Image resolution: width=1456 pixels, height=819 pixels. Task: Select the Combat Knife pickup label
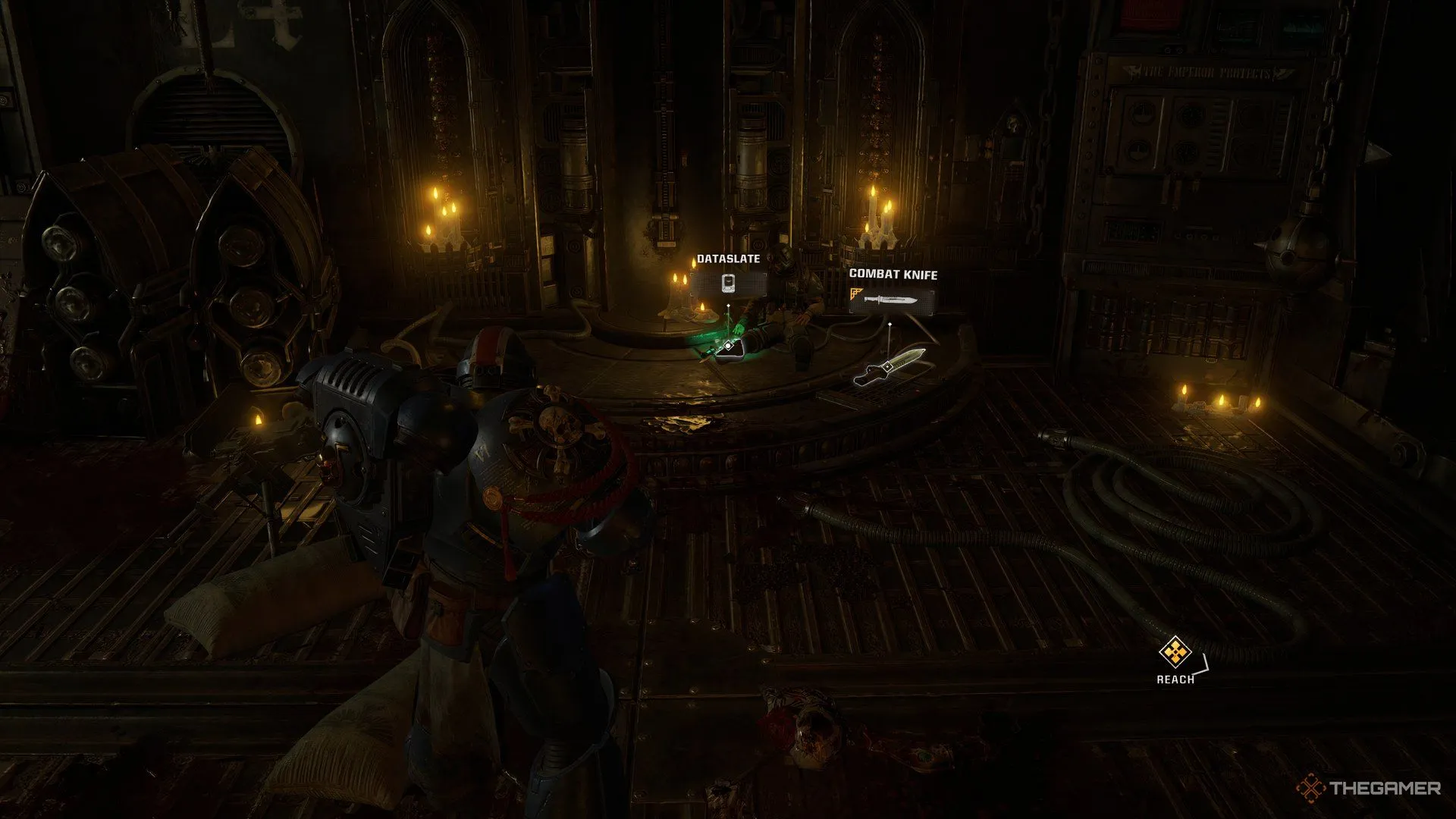point(893,292)
